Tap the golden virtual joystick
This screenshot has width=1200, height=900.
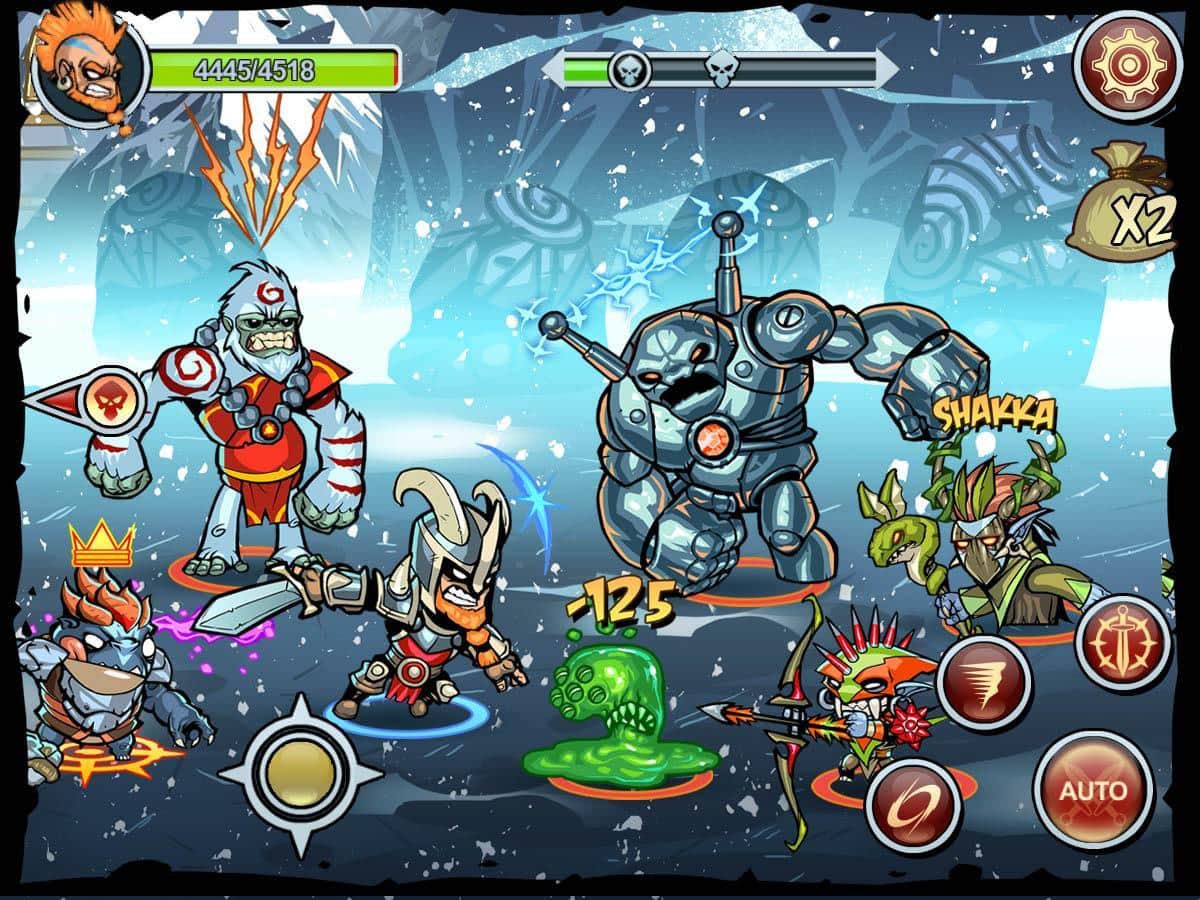pyautogui.click(x=300, y=773)
